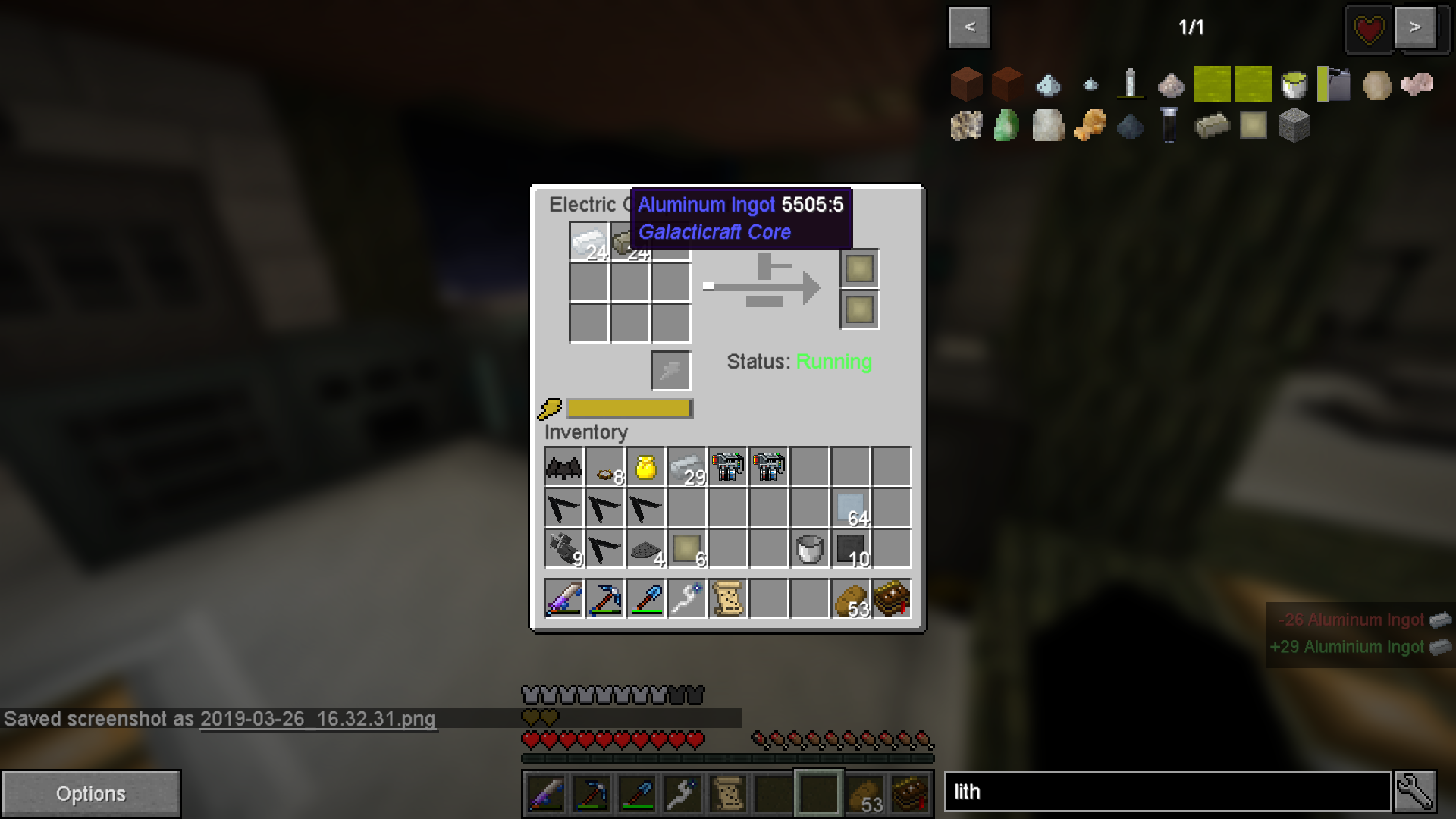The image size is (1456, 819).
Task: Open the saved screenshot link 2019-03-26_16.32.31.png
Action: pos(317,720)
